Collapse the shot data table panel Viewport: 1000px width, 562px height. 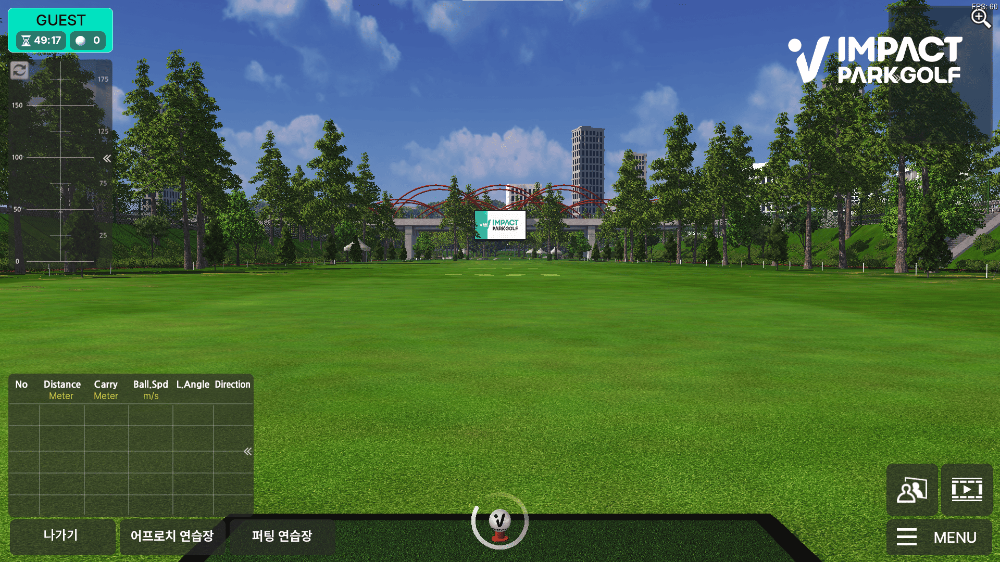(x=247, y=451)
